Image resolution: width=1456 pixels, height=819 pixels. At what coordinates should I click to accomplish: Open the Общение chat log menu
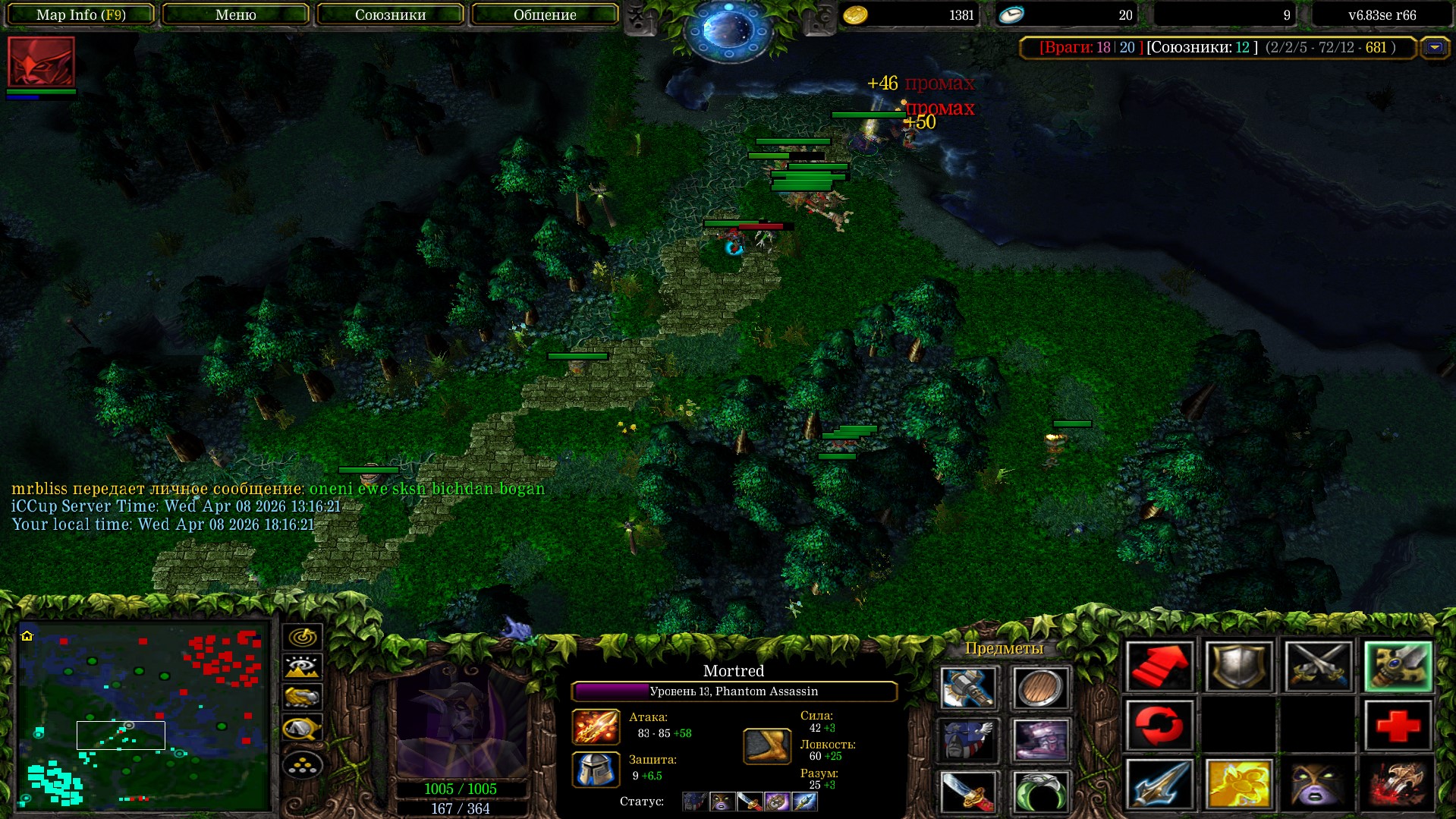545,14
